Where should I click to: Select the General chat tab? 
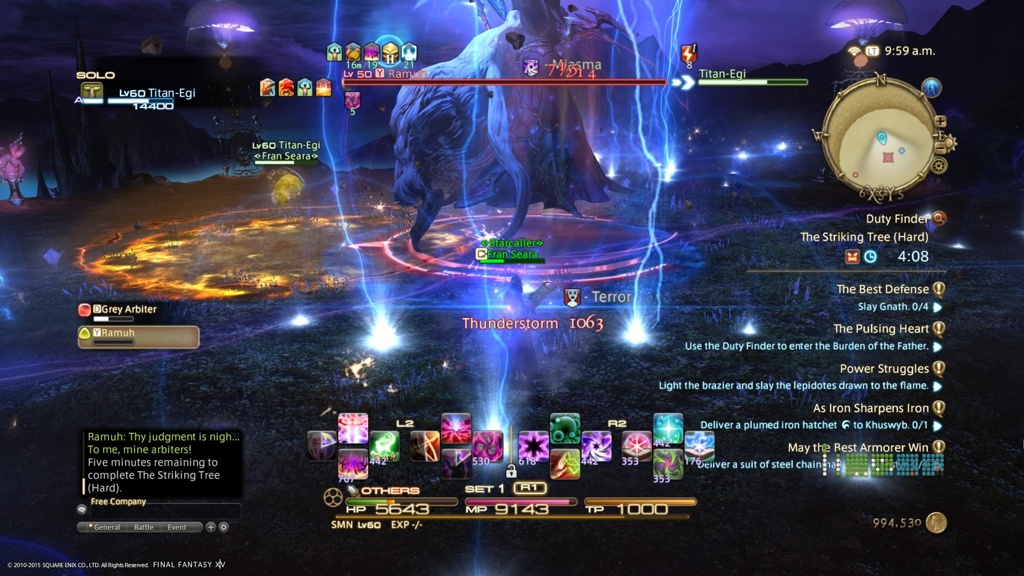pos(107,527)
